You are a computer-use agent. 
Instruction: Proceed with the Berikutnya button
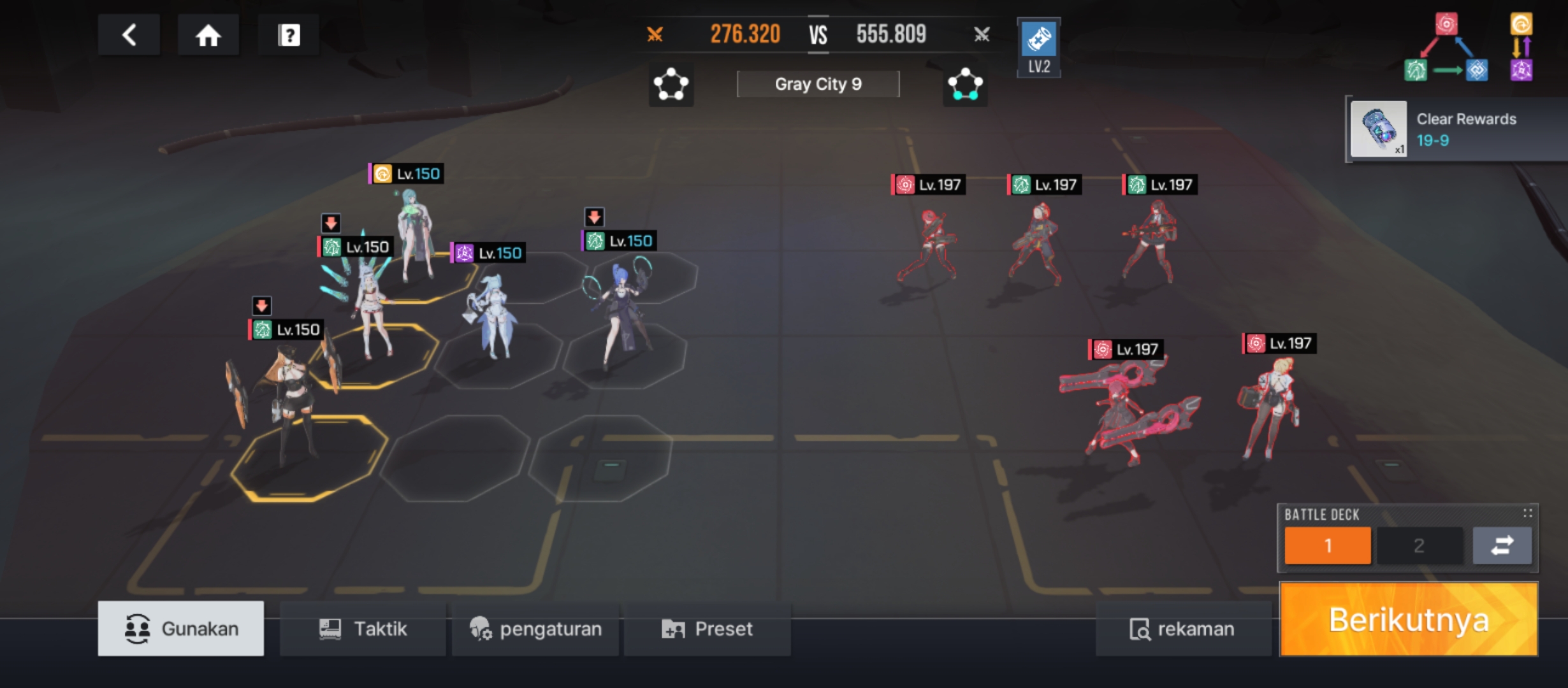1409,619
